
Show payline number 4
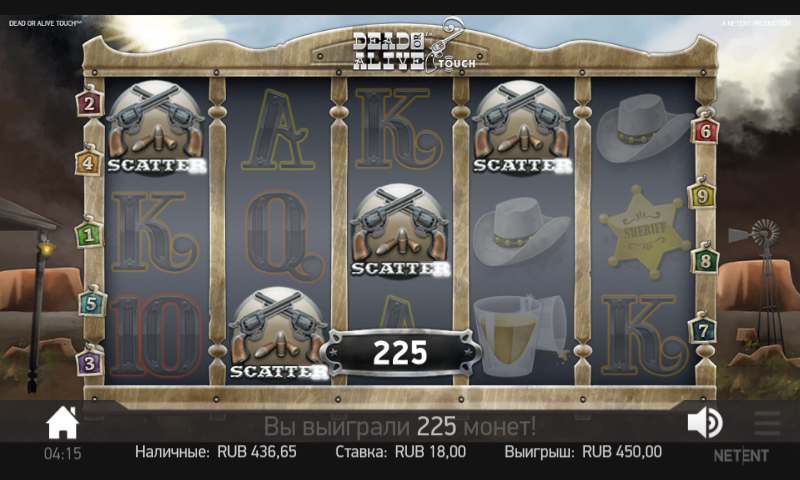click(x=88, y=161)
